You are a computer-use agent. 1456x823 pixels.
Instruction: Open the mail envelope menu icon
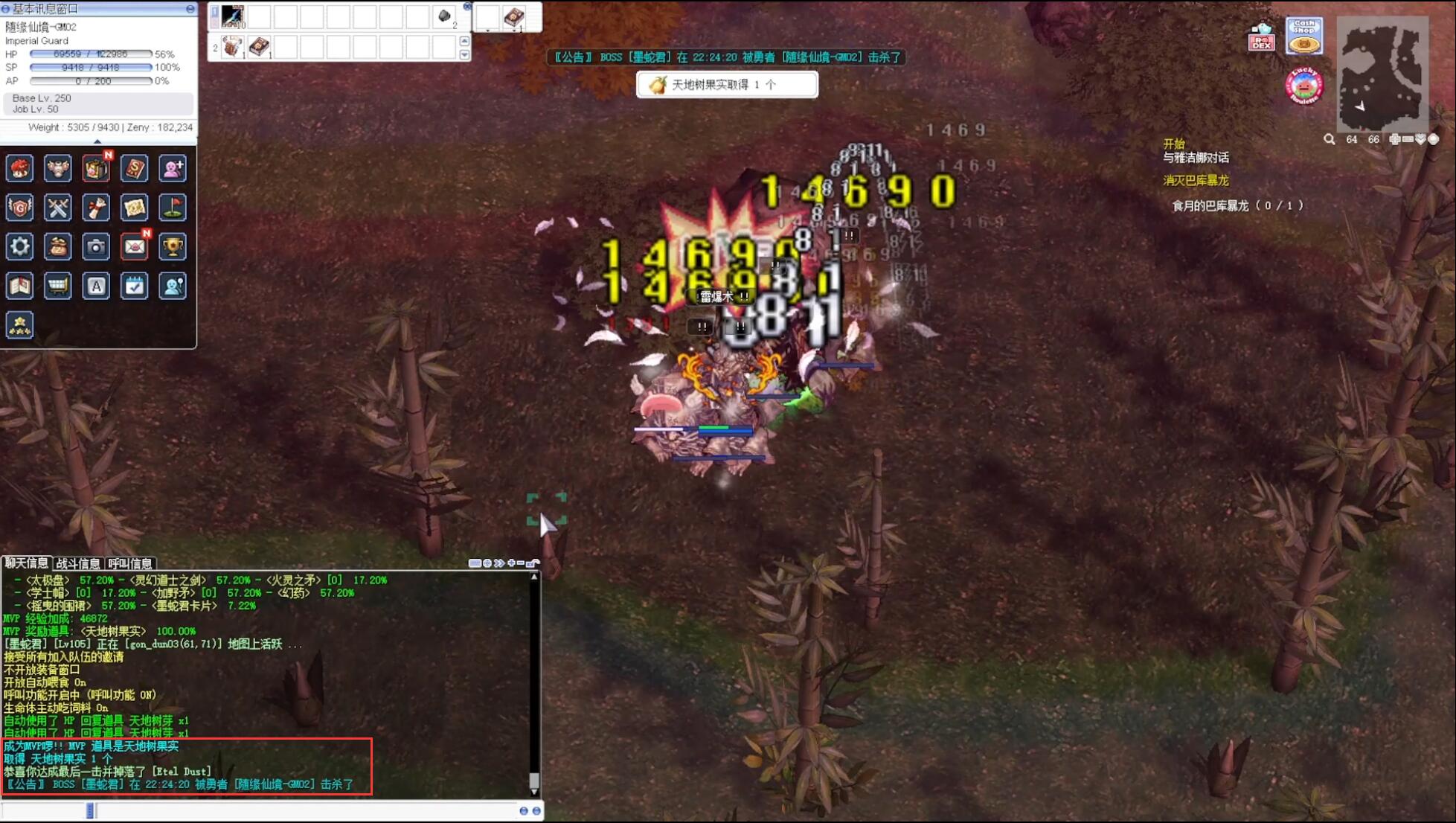coord(134,246)
